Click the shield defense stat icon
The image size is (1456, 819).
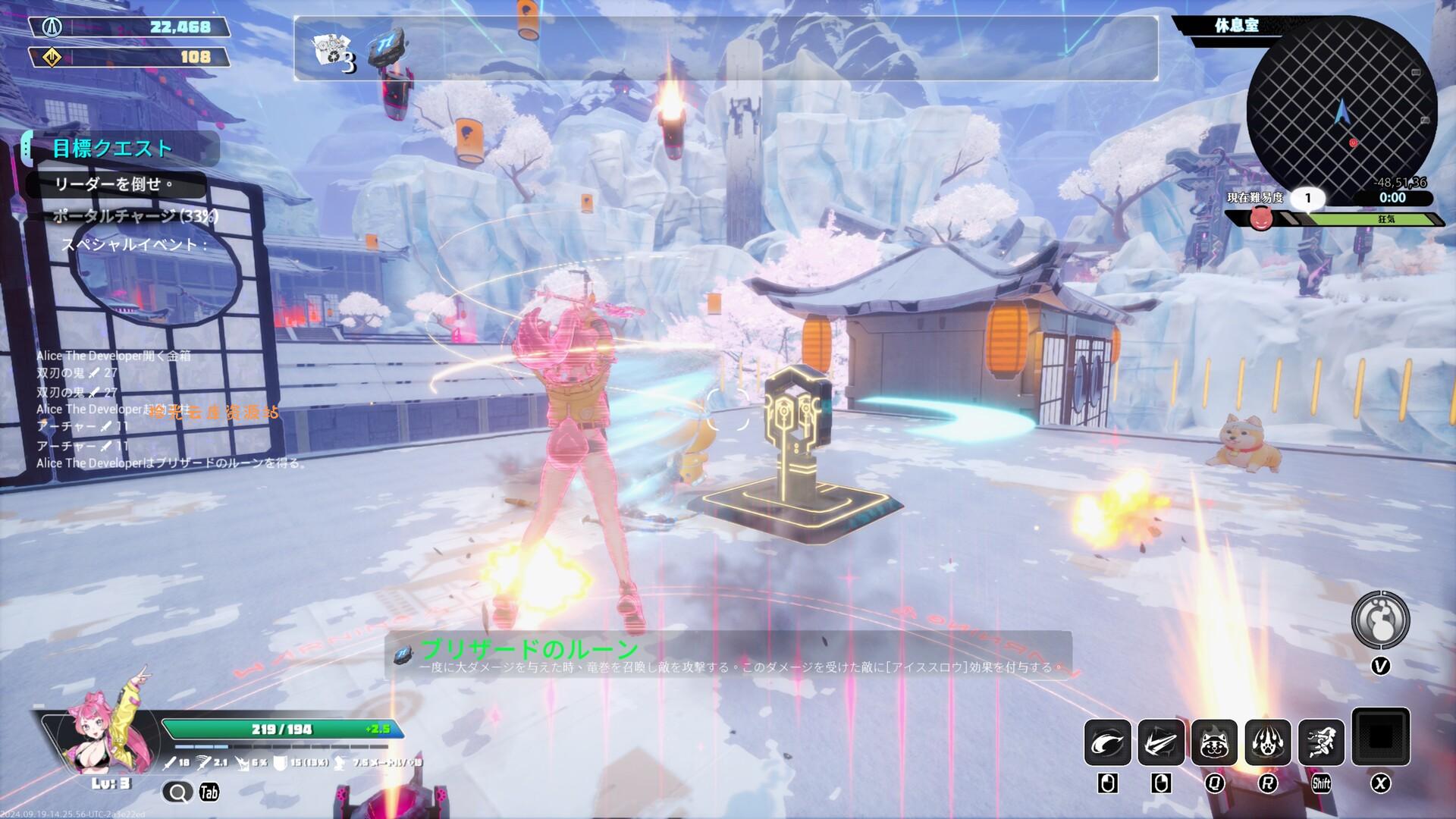[281, 762]
